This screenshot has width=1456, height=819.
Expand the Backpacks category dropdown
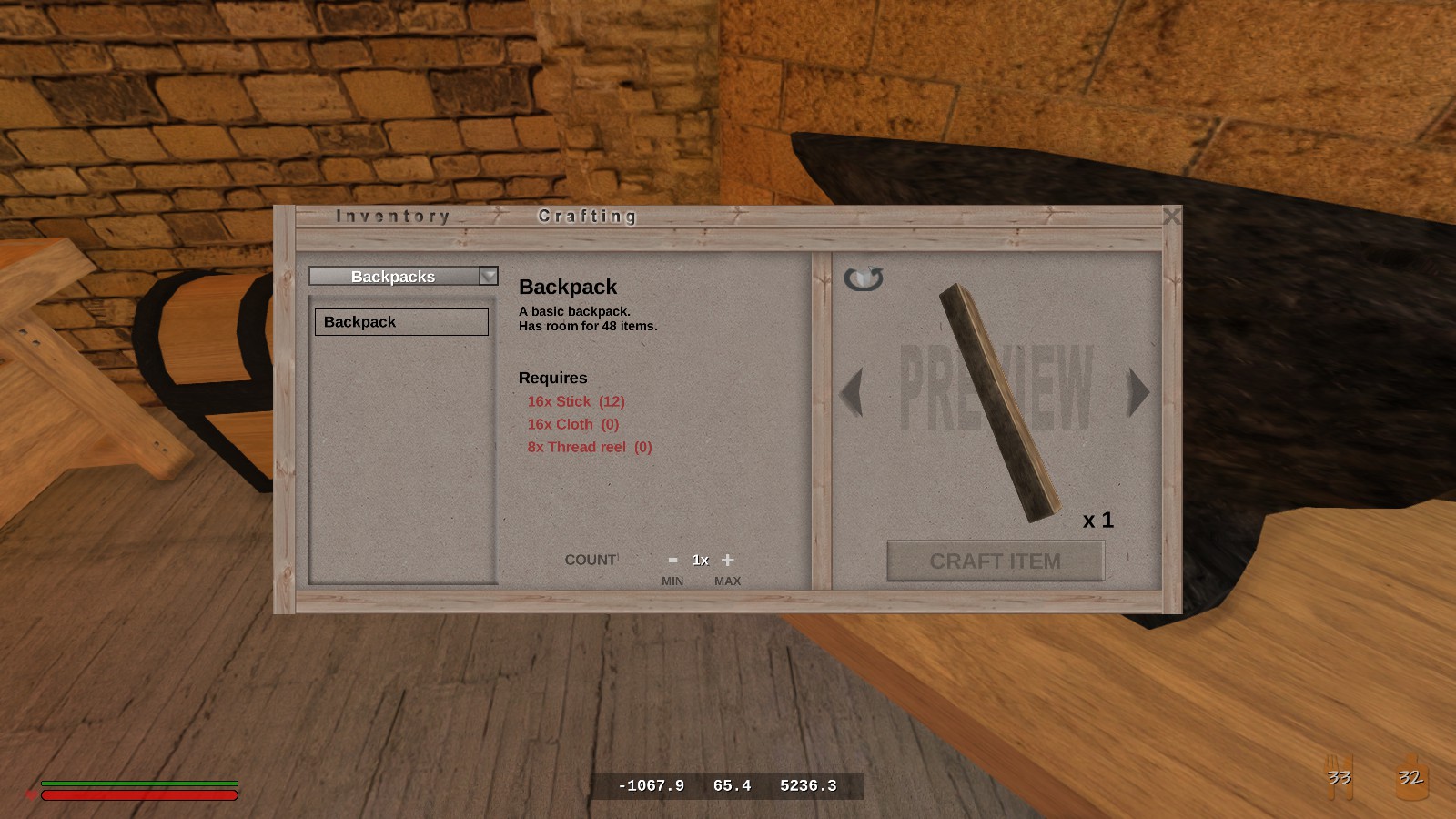pos(489,276)
